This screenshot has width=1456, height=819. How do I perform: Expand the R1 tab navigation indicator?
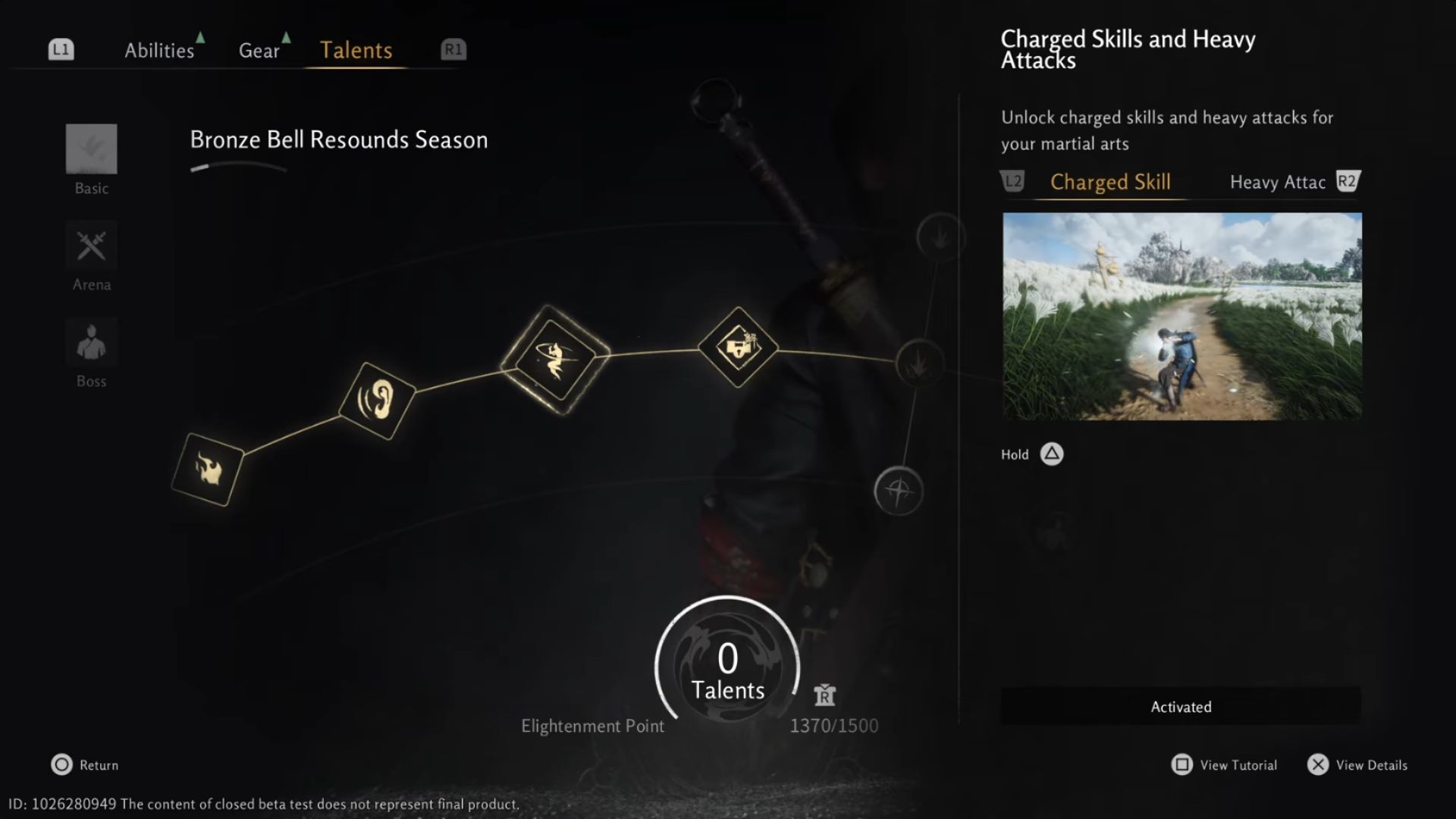click(x=453, y=49)
